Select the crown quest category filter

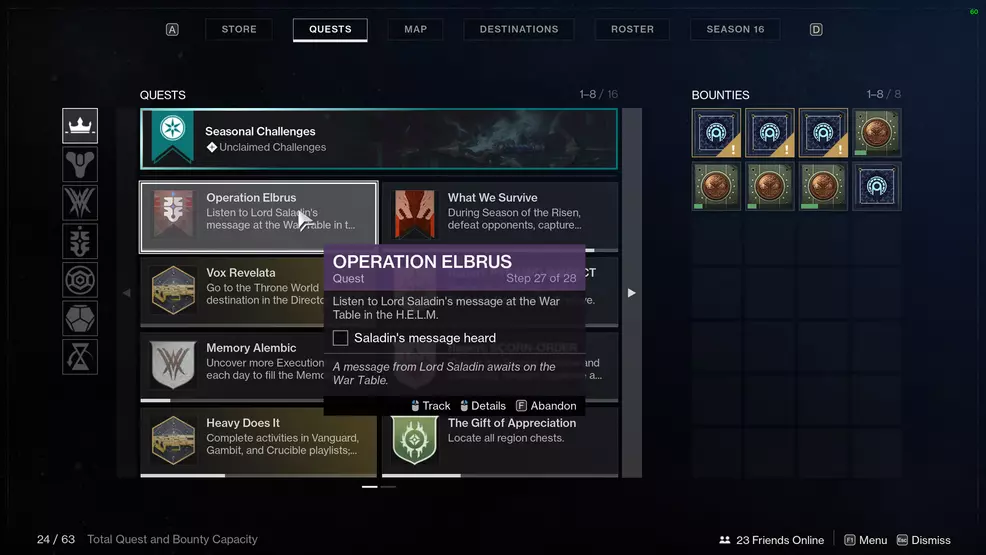click(80, 126)
